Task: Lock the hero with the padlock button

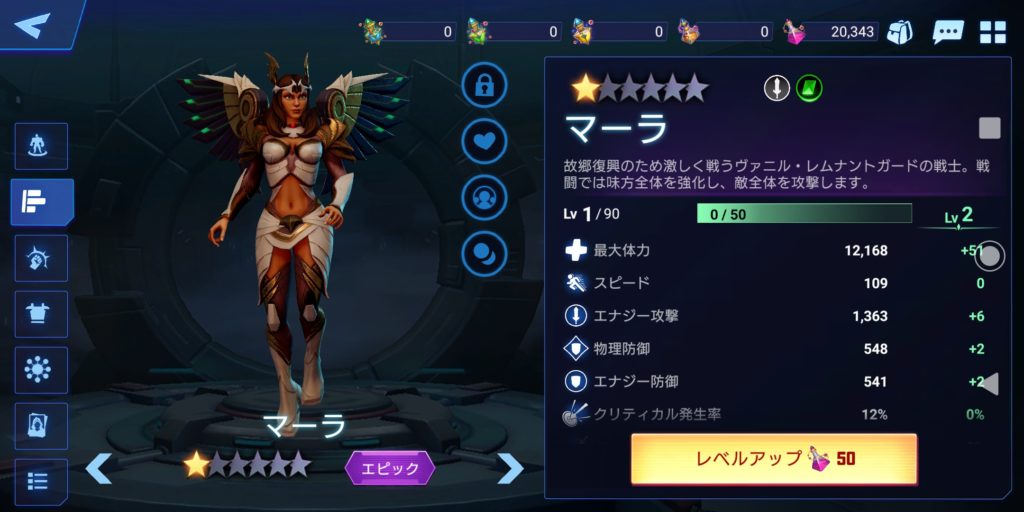Action: pyautogui.click(x=484, y=85)
